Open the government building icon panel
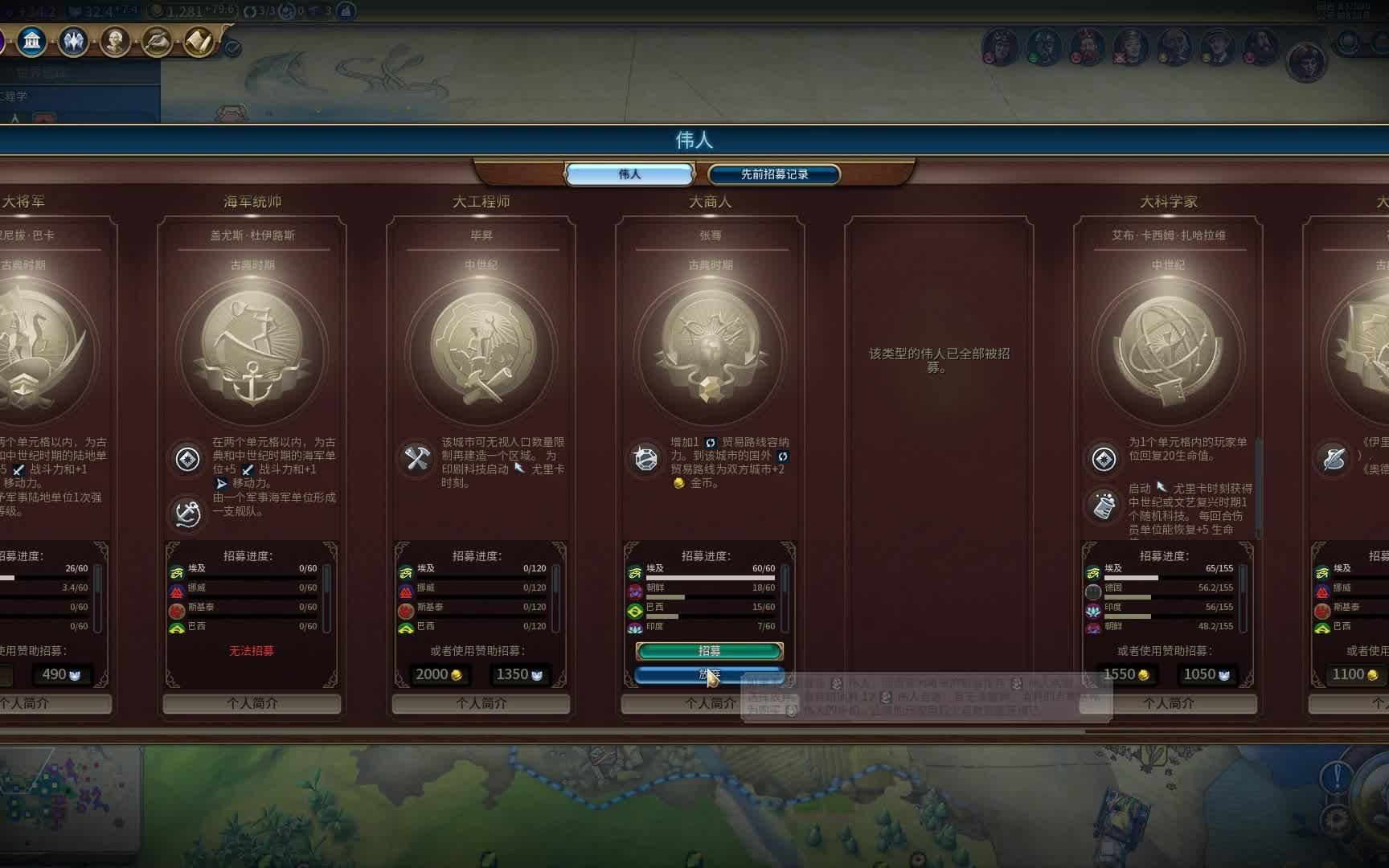Screen dimensions: 1389x868 32,40
